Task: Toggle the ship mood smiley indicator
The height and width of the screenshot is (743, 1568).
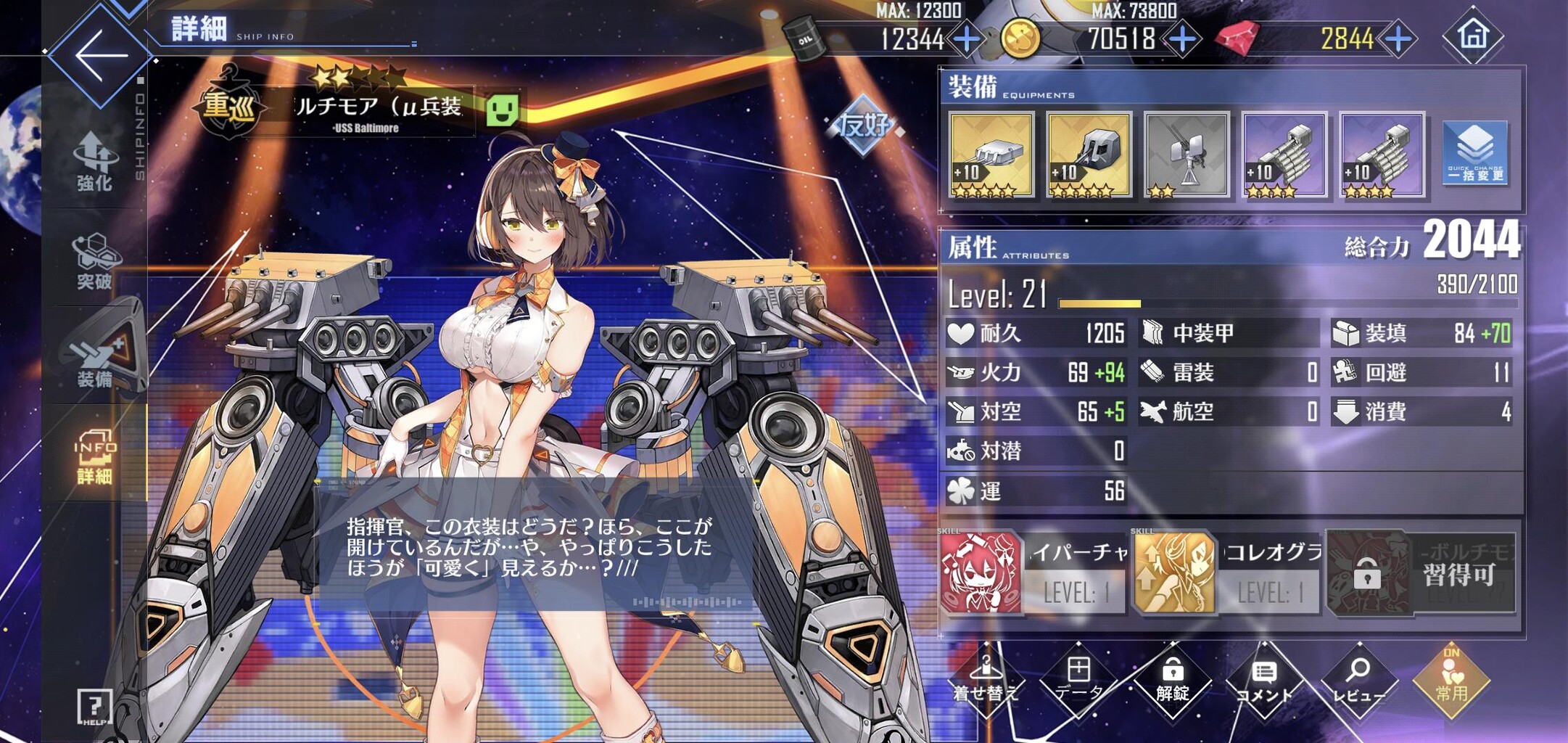Action: coord(502,110)
